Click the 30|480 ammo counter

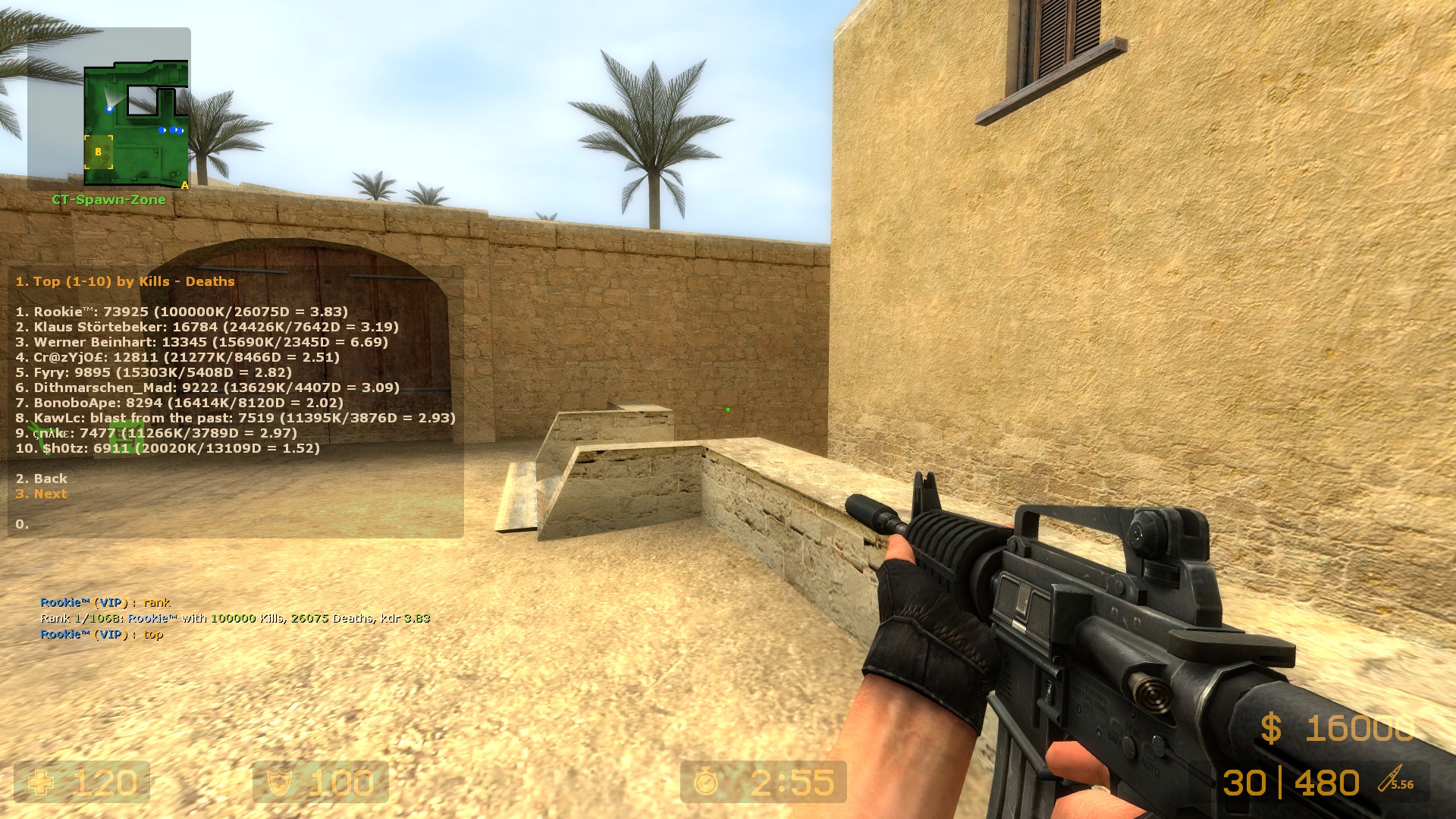1293,783
